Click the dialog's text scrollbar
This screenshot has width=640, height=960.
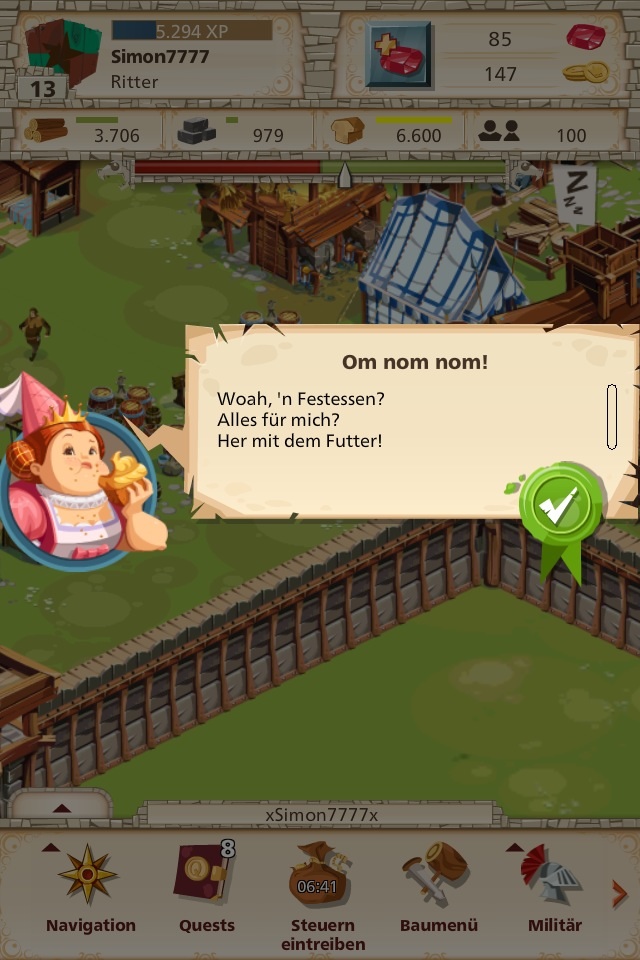(x=611, y=417)
